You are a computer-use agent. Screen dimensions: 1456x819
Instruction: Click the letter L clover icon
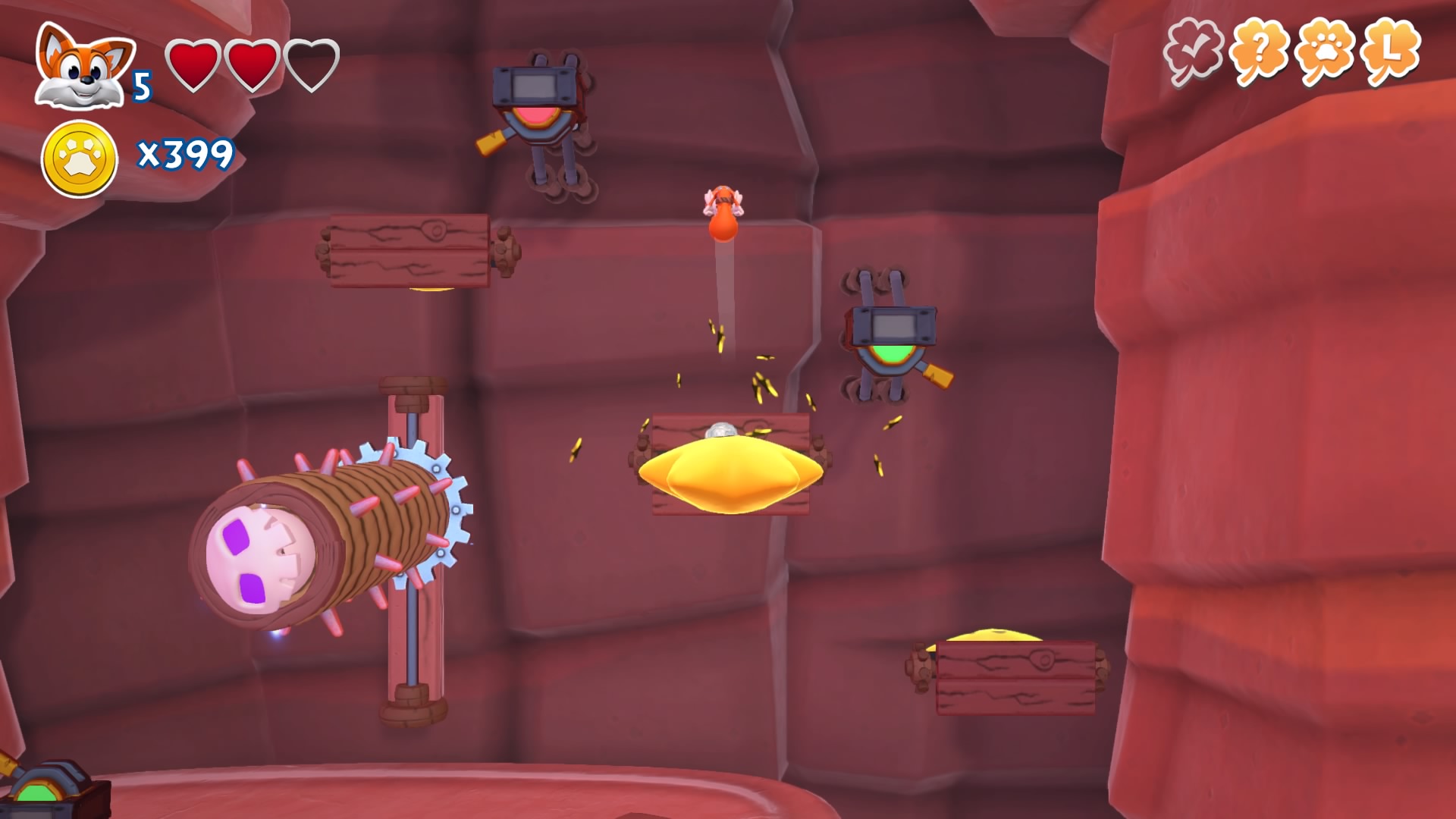pyautogui.click(x=1390, y=52)
